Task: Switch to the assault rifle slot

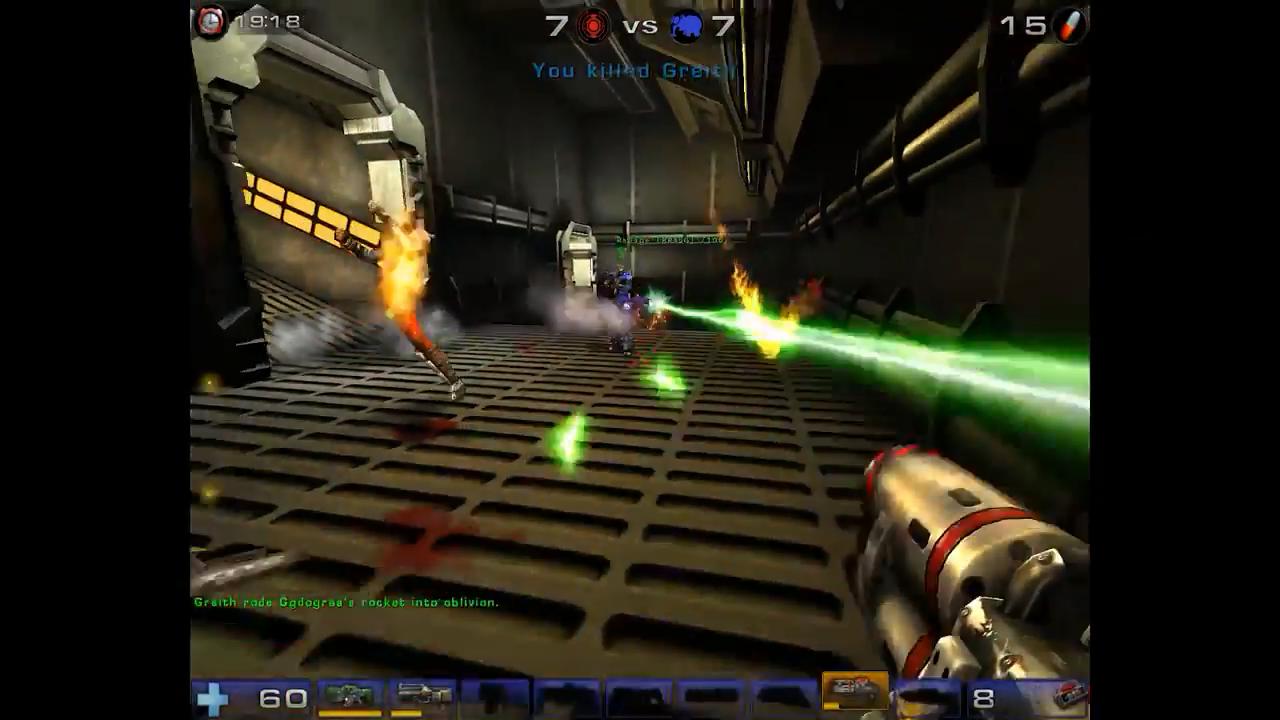Action: tap(422, 695)
